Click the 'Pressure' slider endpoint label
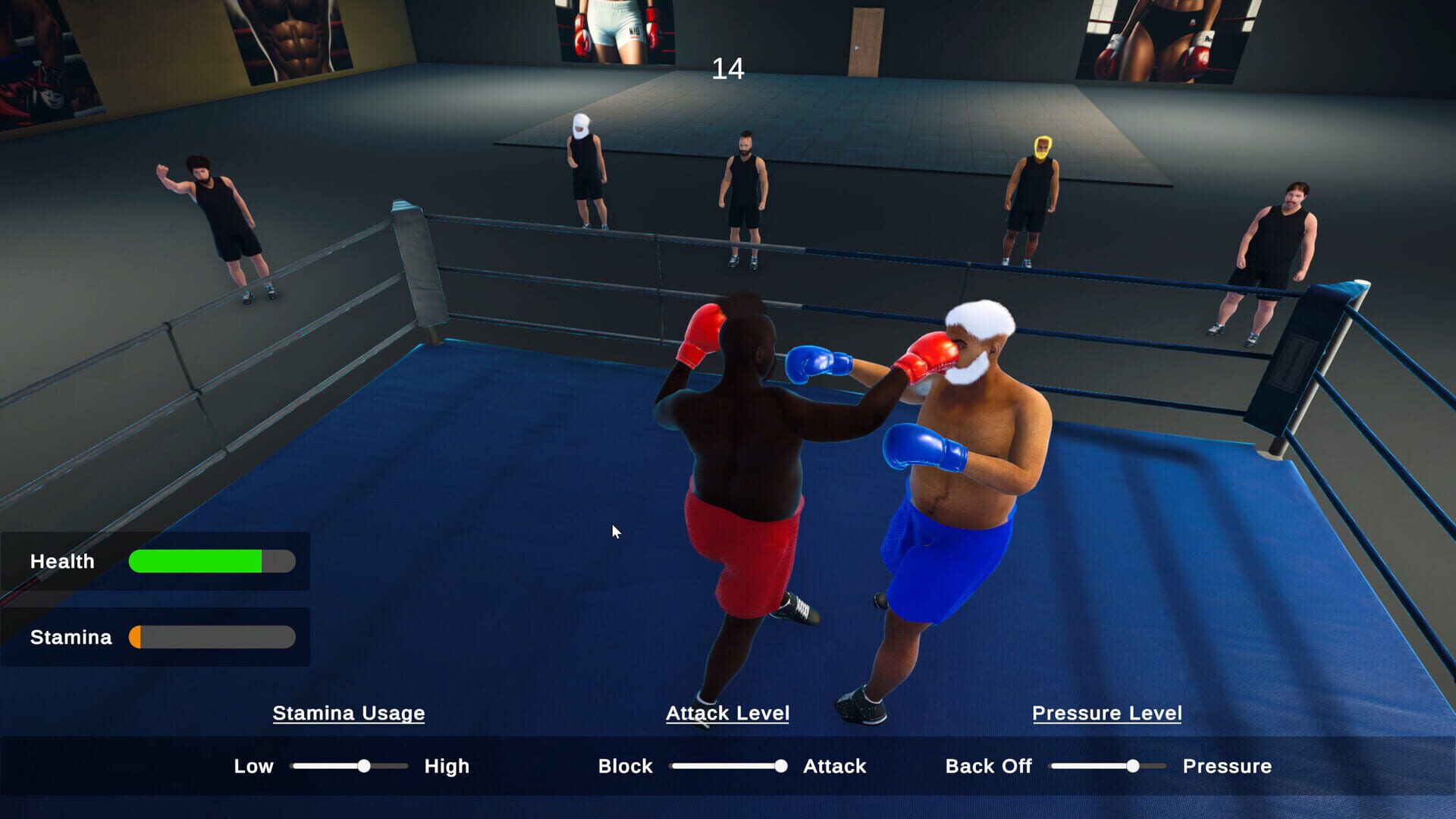This screenshot has height=819, width=1456. coord(1227,766)
